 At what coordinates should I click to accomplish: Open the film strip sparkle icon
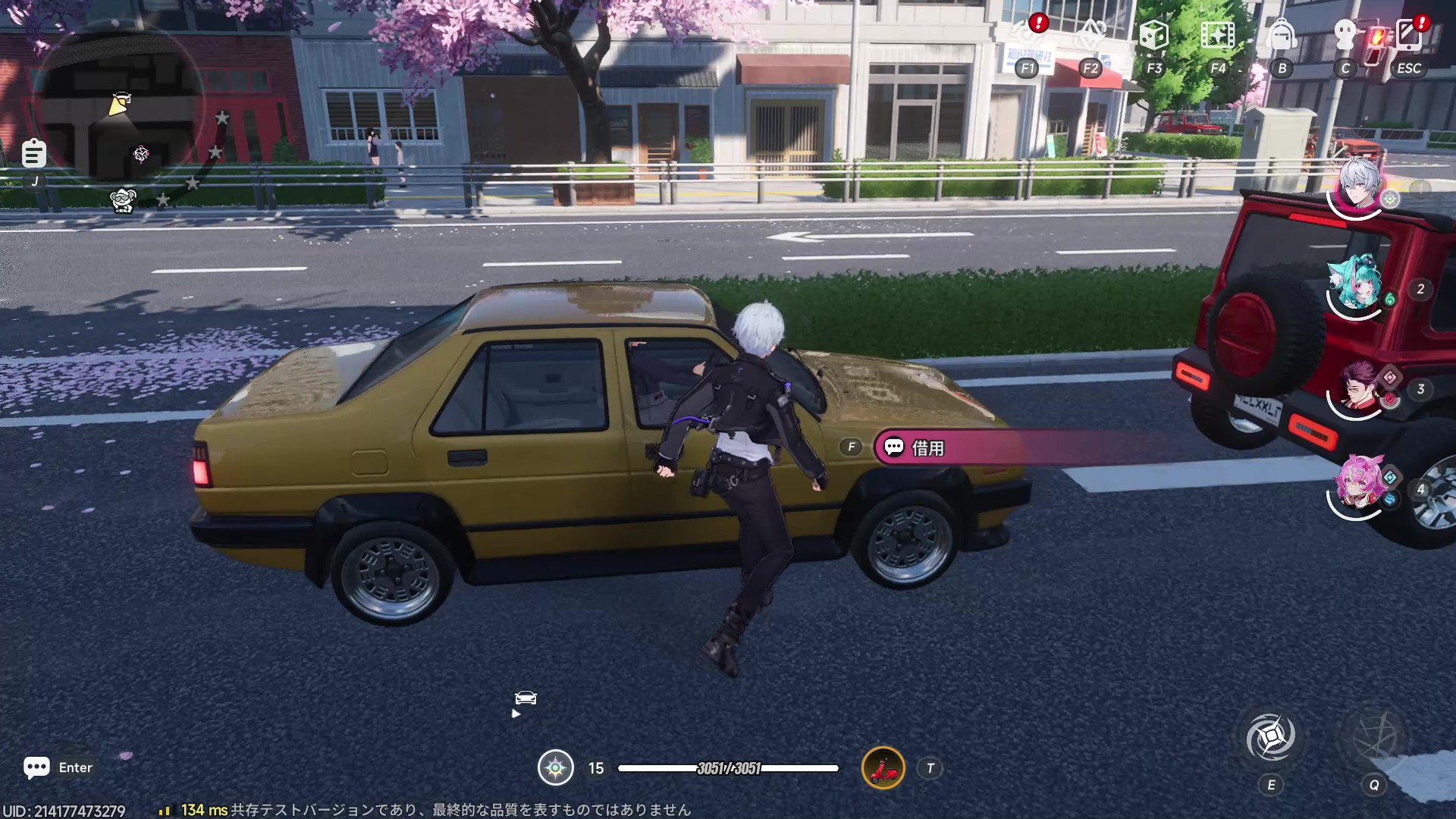pyautogui.click(x=1217, y=36)
